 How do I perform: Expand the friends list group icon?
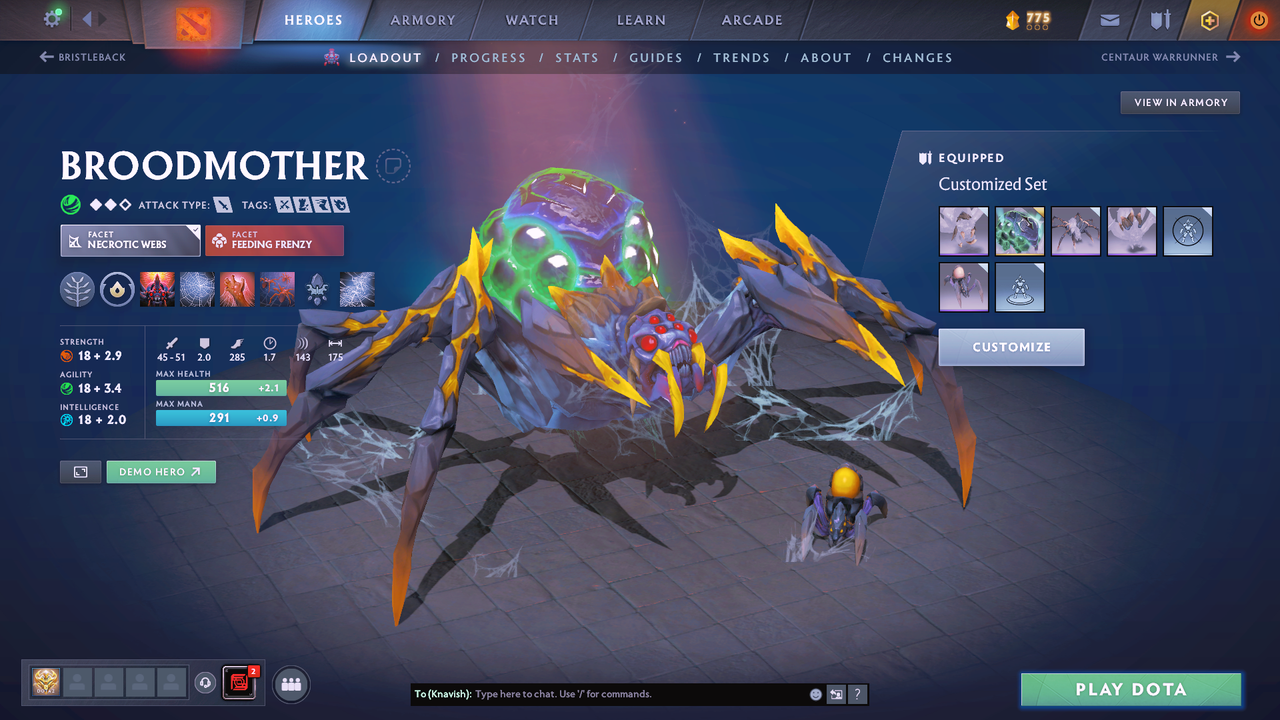[x=290, y=684]
